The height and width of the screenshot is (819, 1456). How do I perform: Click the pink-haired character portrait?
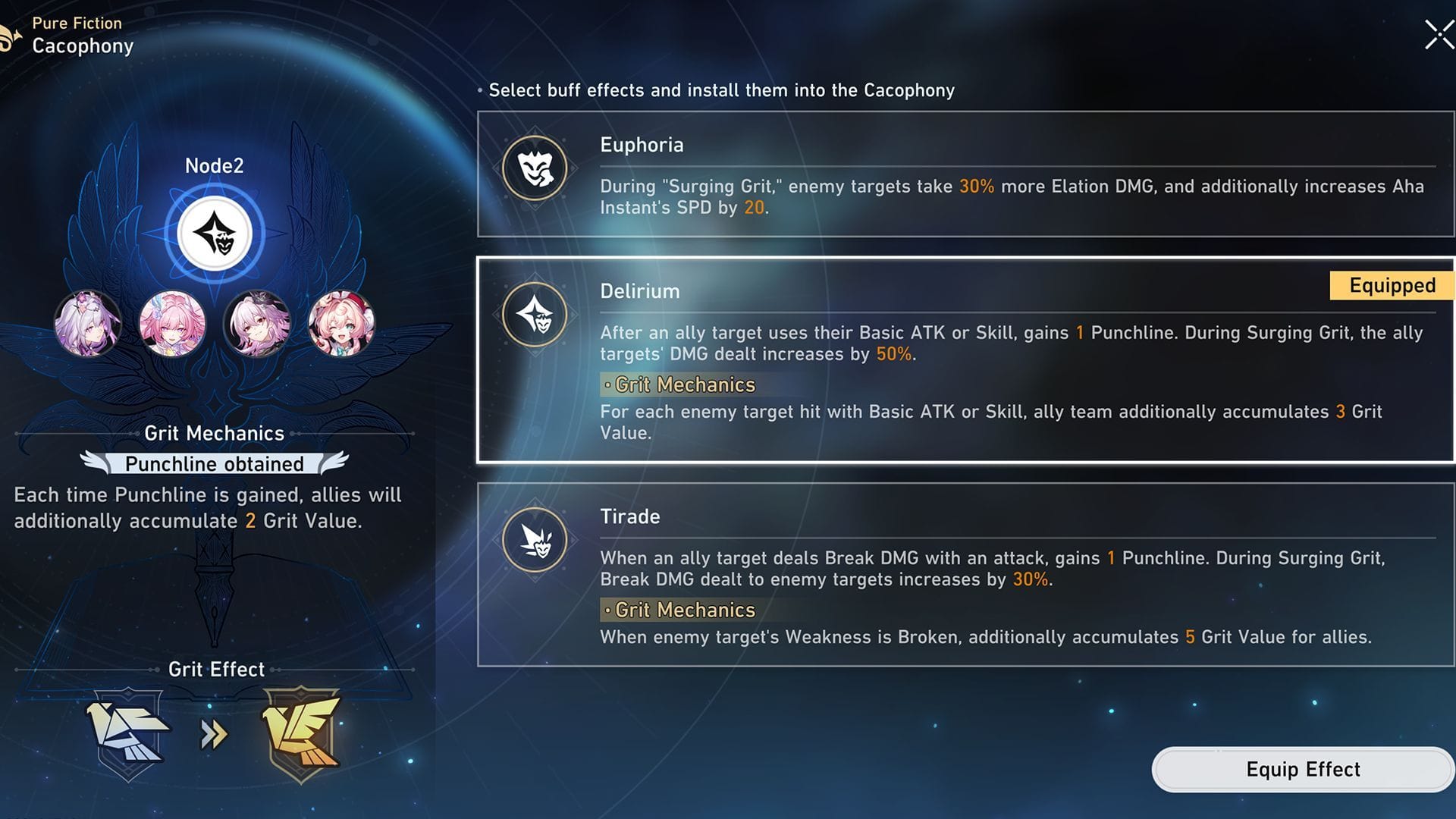point(173,324)
